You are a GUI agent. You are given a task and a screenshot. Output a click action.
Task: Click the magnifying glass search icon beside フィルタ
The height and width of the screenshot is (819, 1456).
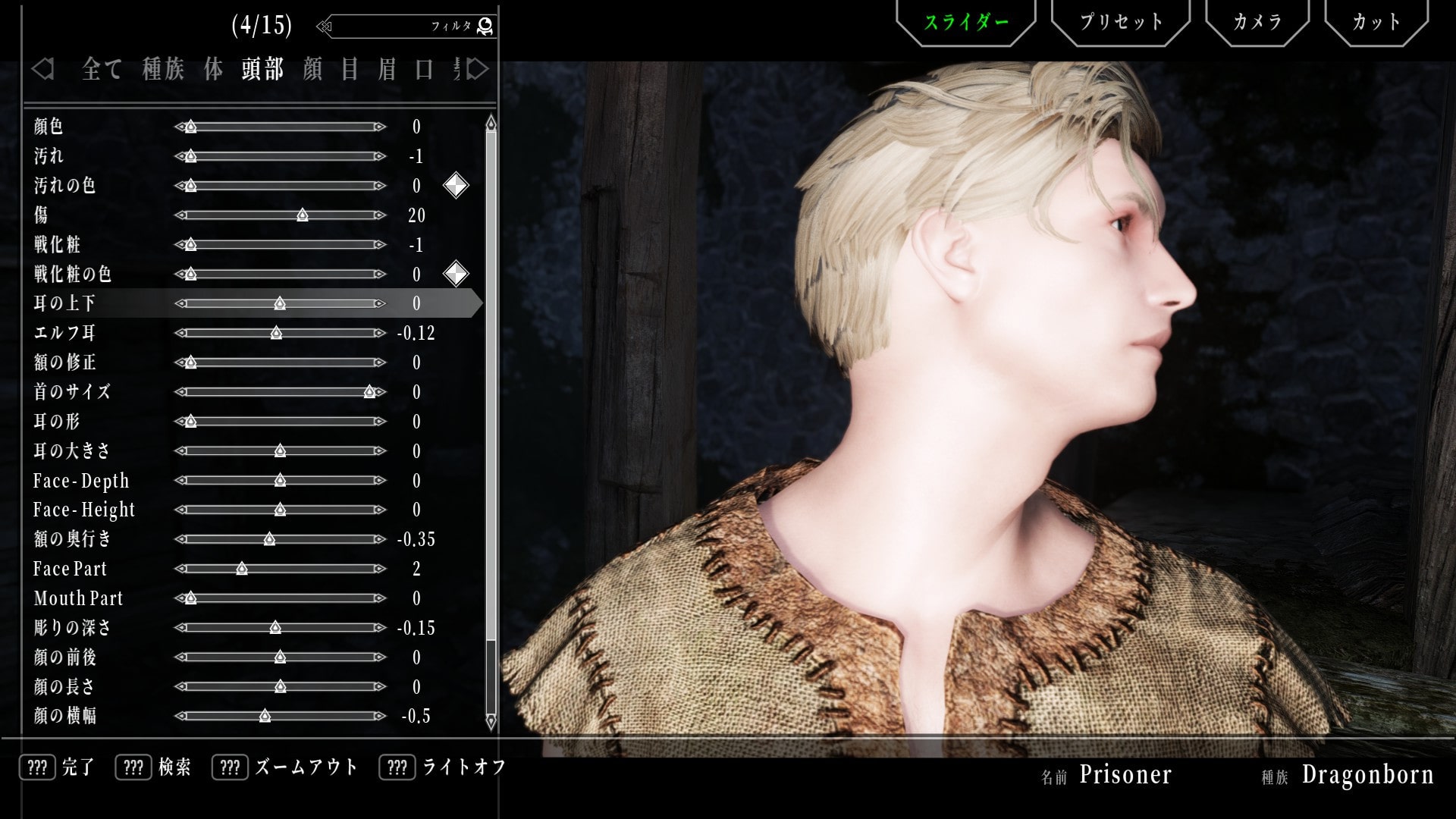486,25
